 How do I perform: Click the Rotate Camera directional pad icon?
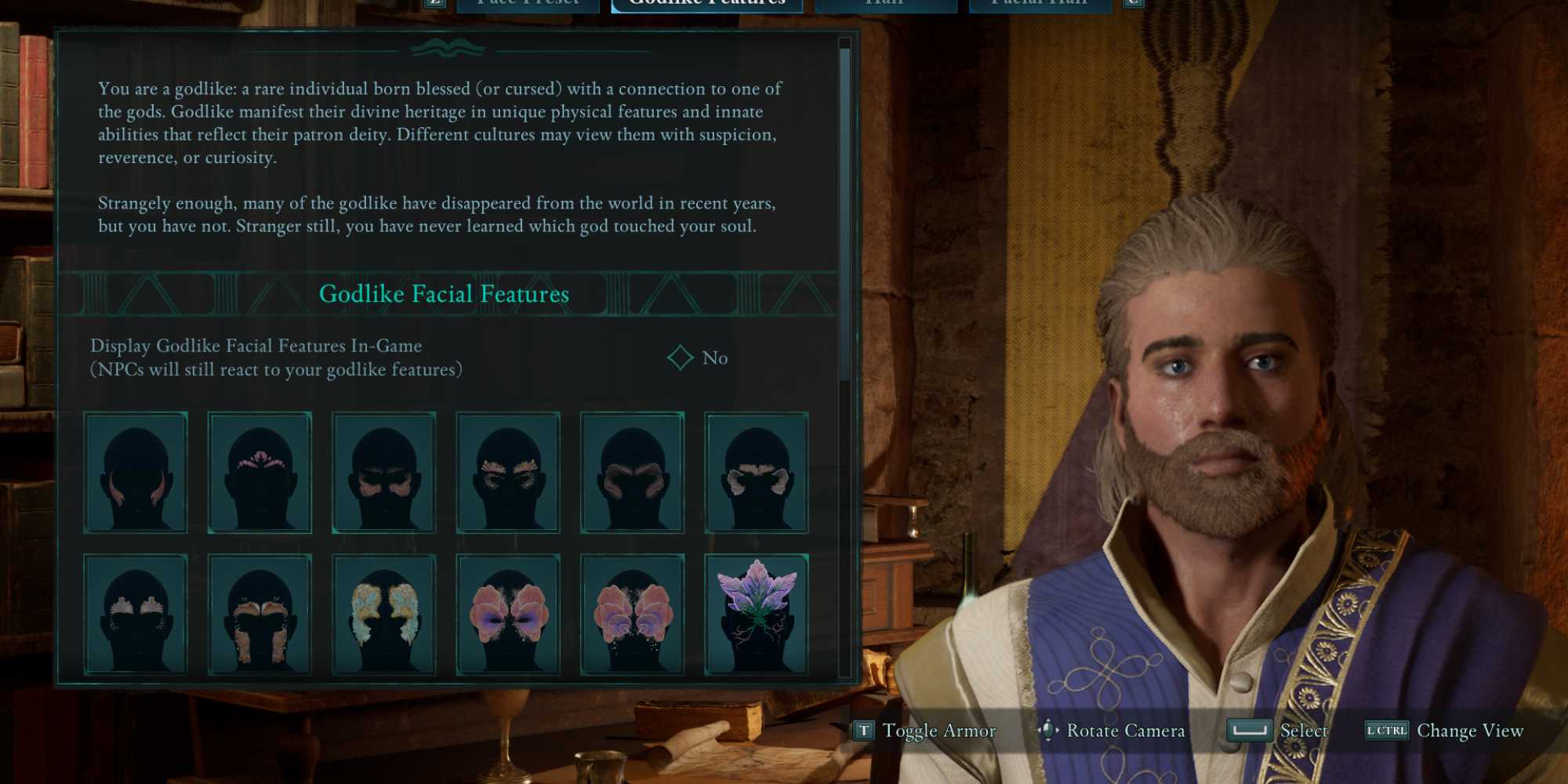1048,731
